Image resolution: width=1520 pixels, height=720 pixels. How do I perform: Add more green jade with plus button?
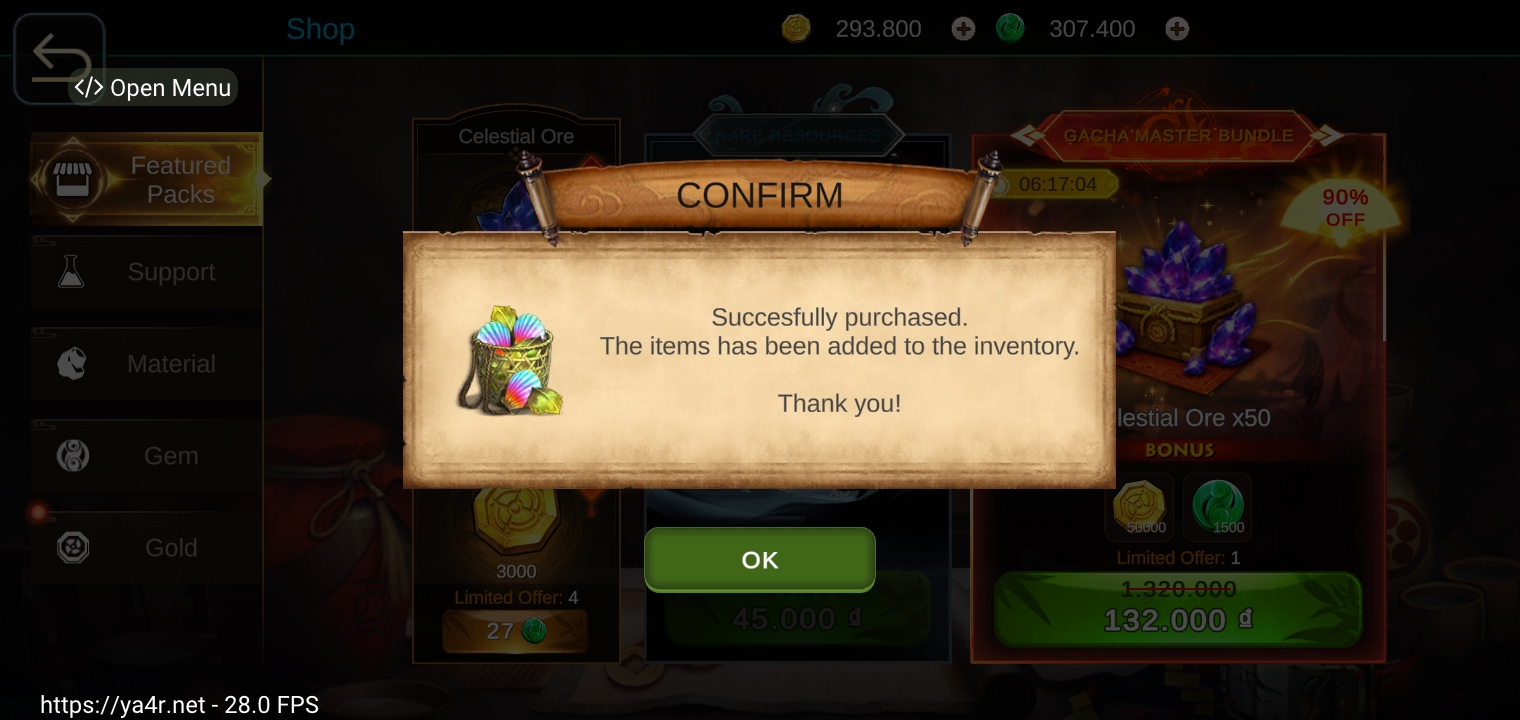pyautogui.click(x=1177, y=29)
